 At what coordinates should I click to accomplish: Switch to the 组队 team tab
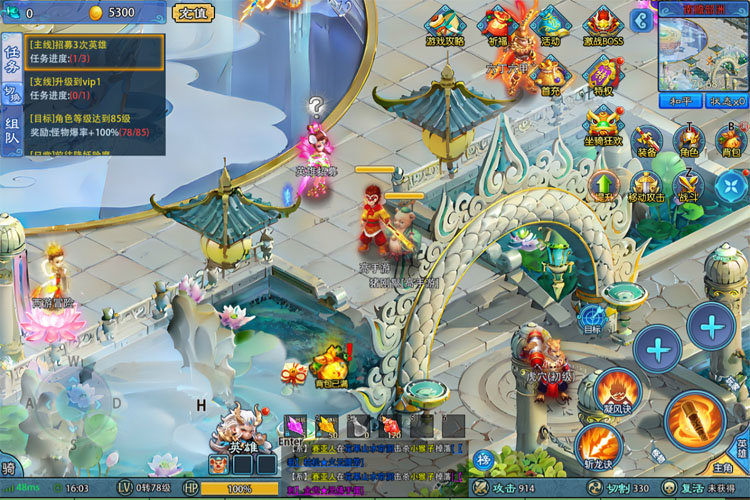12,137
